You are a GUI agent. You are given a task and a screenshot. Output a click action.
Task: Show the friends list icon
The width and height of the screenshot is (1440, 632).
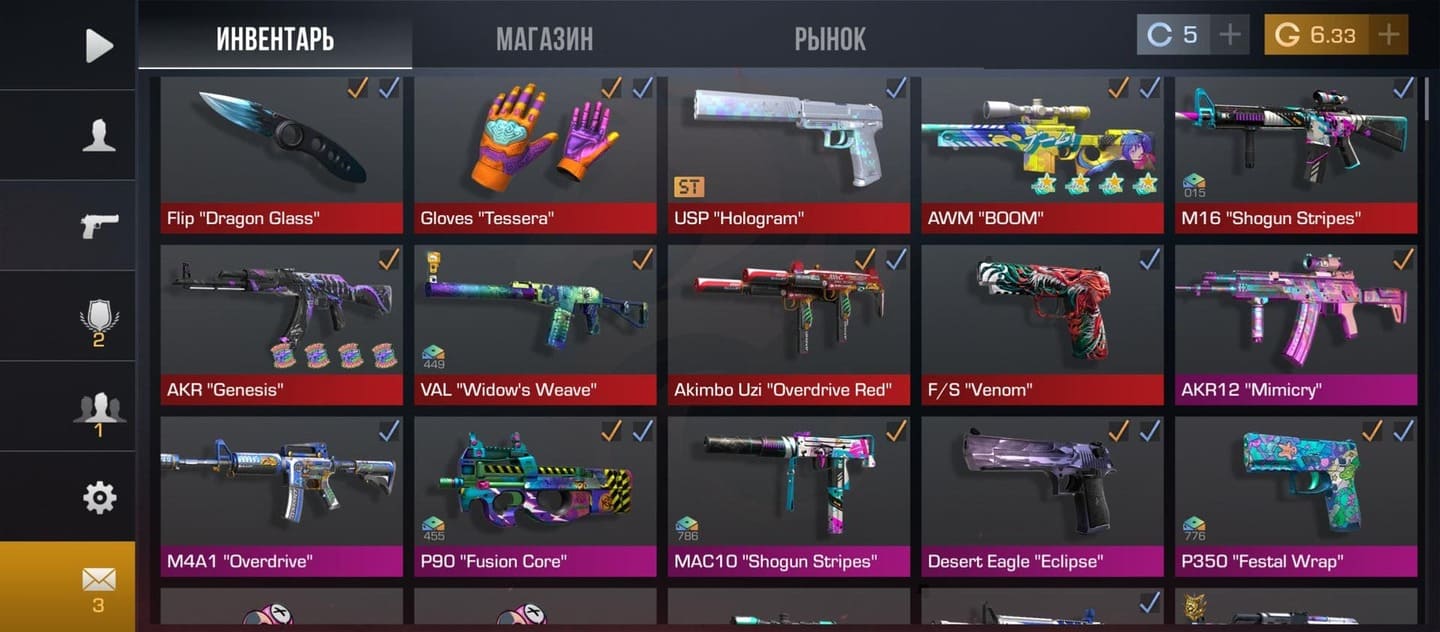(98, 410)
